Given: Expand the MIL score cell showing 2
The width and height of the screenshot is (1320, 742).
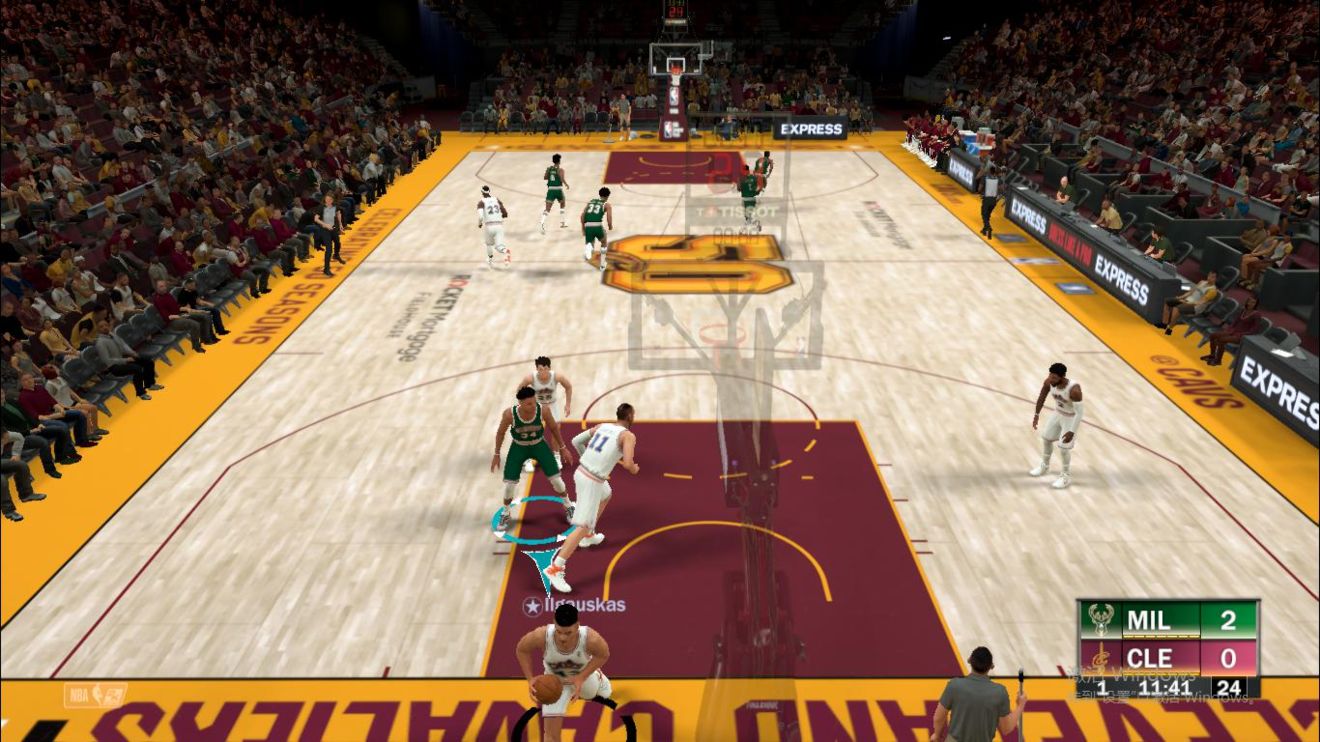Looking at the screenshot, I should pyautogui.click(x=1228, y=621).
